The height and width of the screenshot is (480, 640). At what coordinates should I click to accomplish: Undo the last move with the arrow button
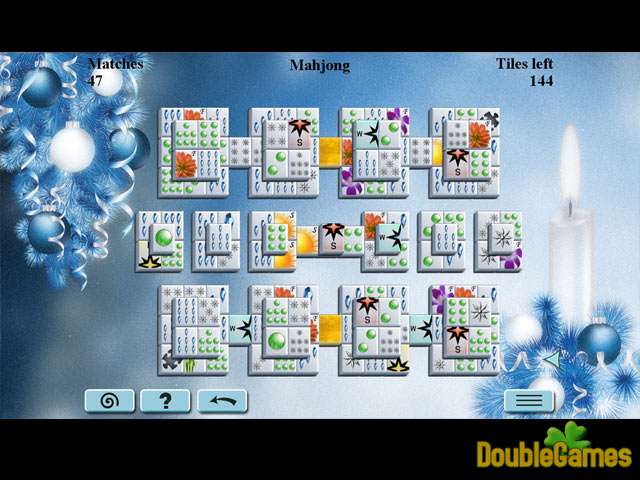coord(222,401)
